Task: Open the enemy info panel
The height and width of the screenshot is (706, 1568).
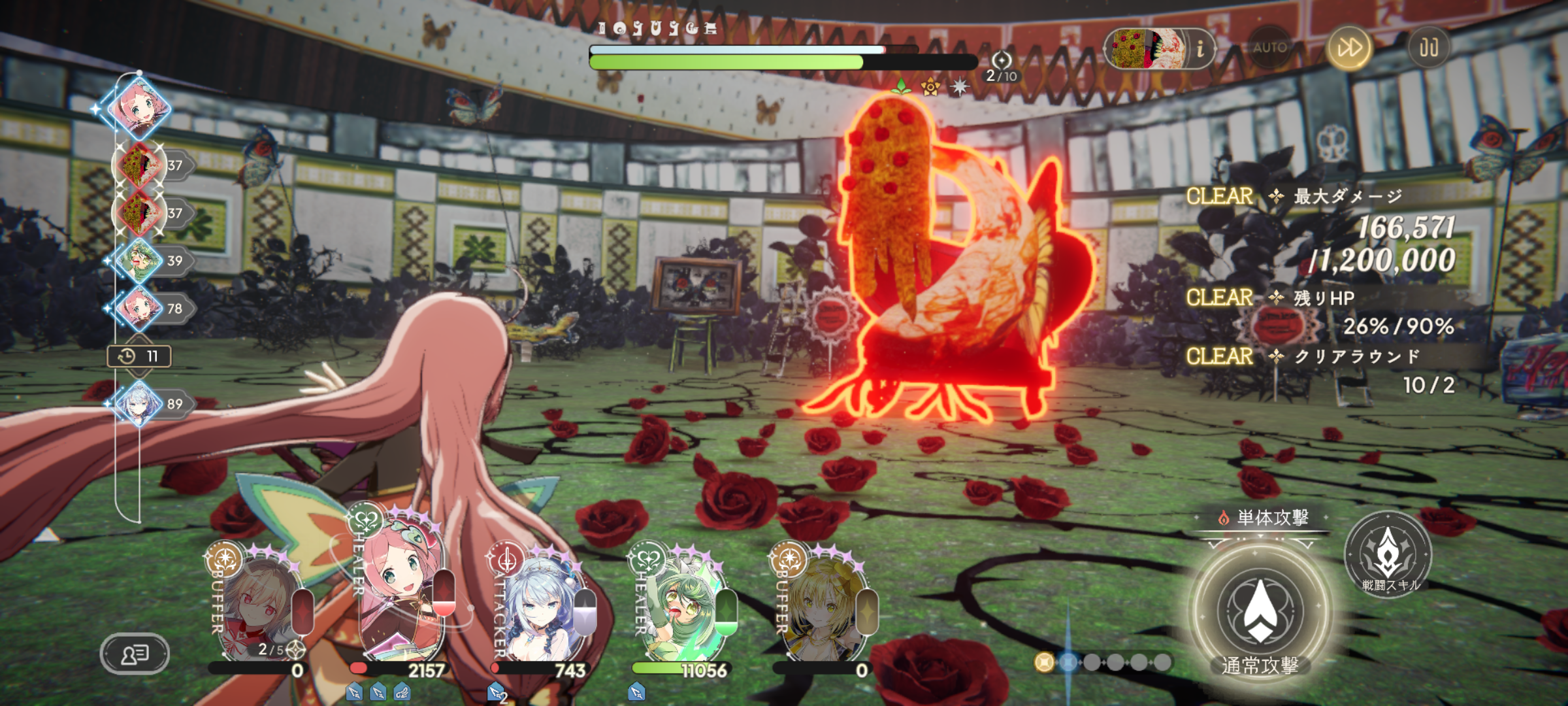Action: pos(1200,48)
